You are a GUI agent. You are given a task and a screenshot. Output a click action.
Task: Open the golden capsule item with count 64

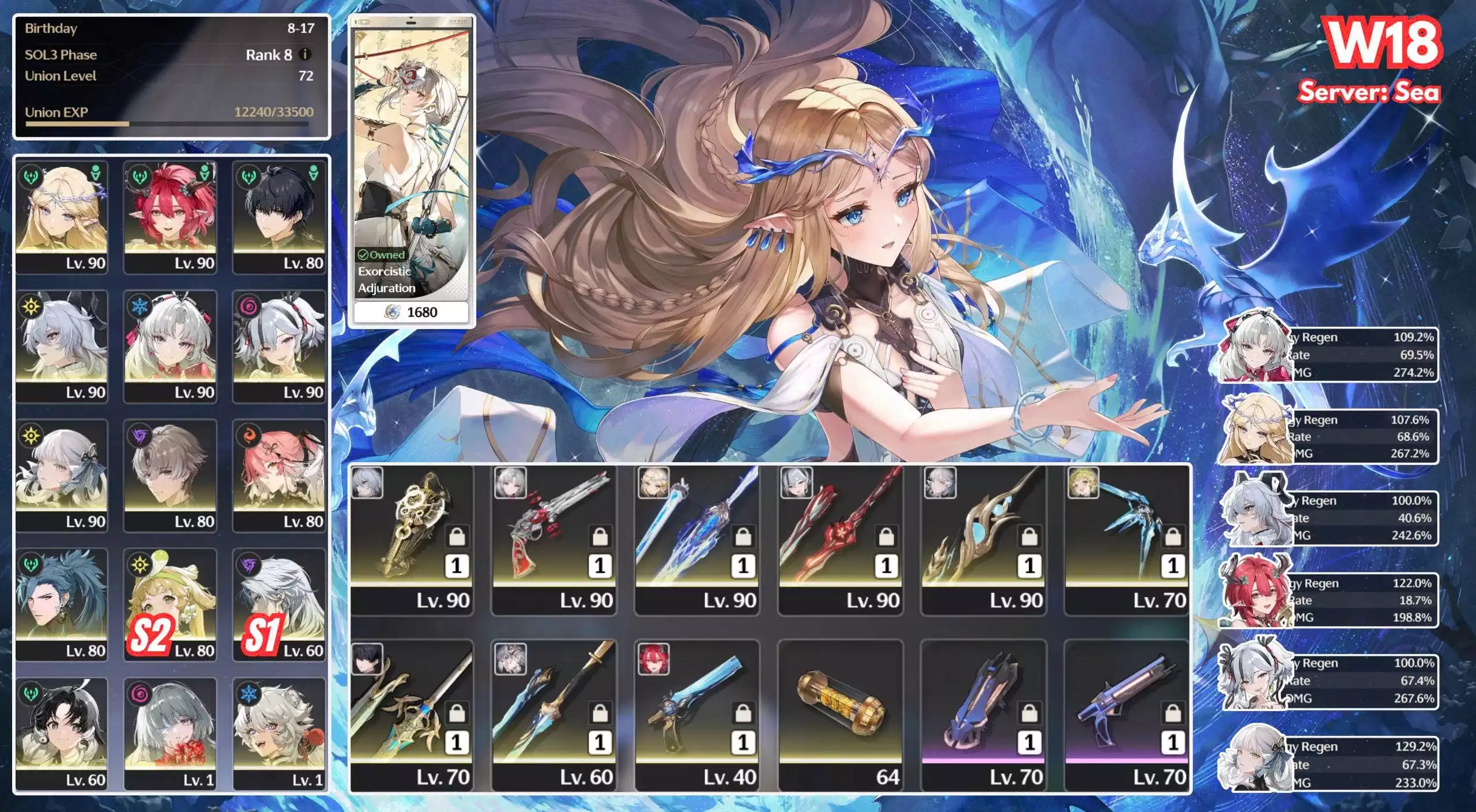click(x=841, y=715)
